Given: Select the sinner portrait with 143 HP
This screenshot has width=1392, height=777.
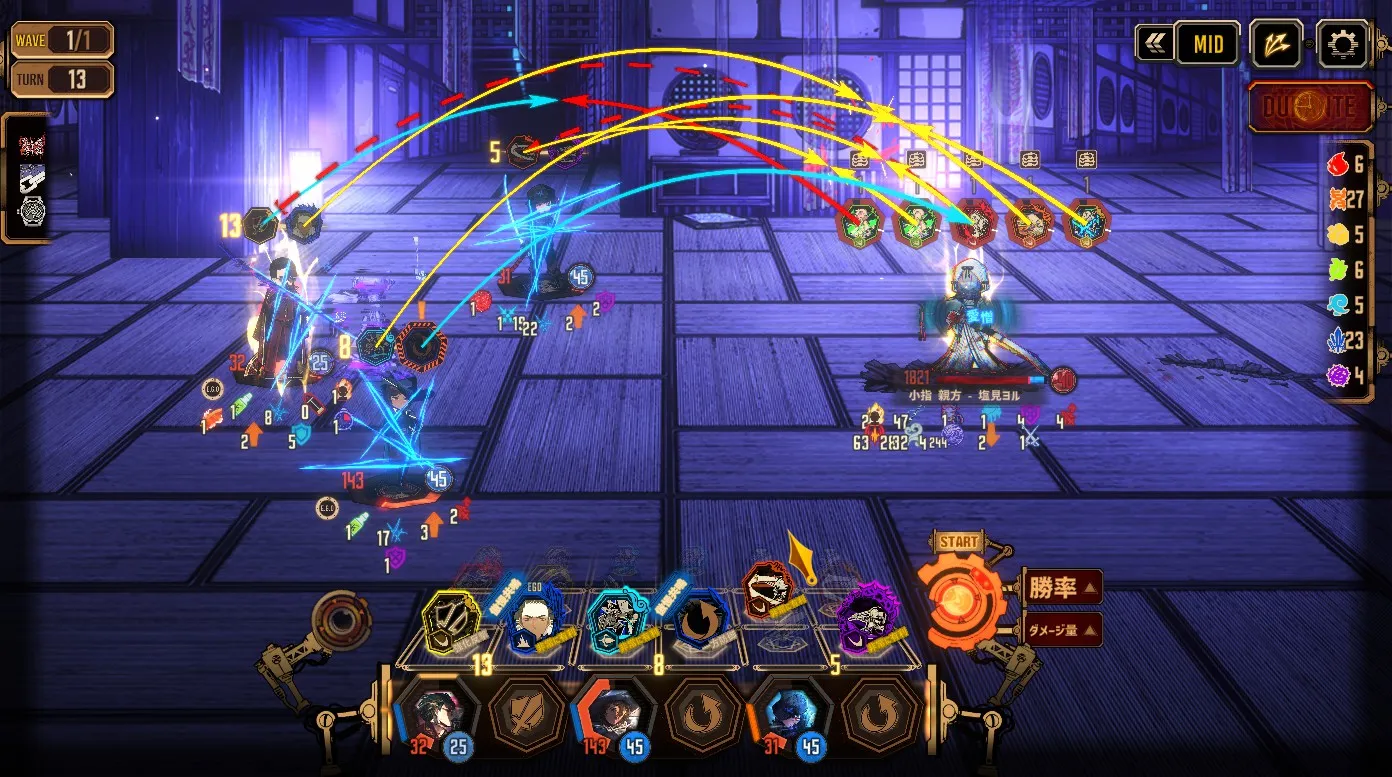Looking at the screenshot, I should (x=613, y=714).
